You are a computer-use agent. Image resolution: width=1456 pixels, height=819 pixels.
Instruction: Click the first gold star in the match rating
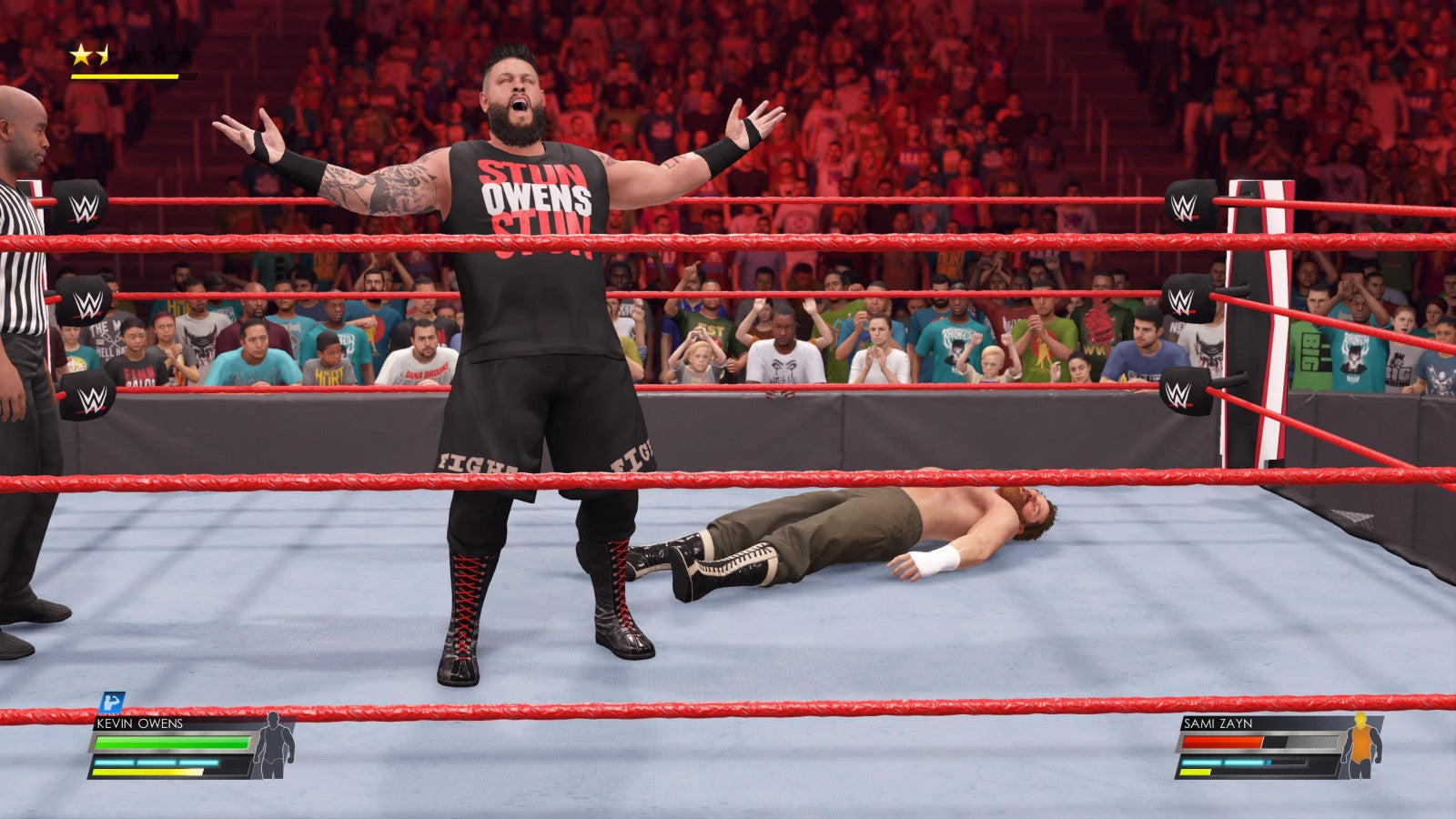82,53
